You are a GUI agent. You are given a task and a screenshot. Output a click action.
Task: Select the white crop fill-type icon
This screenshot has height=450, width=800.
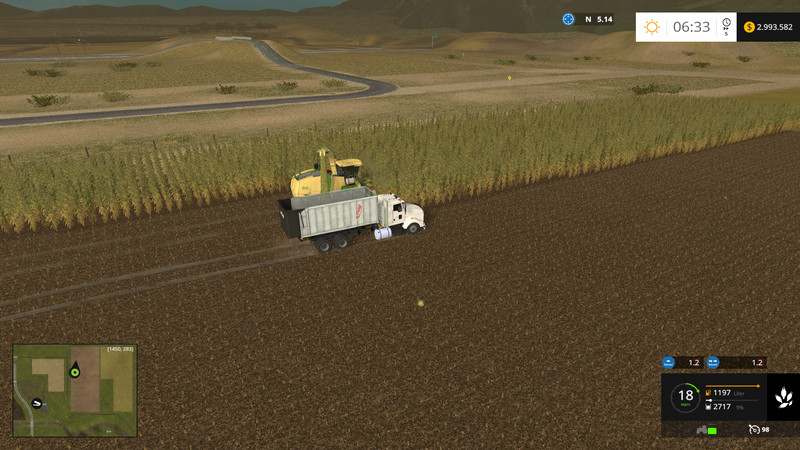784,398
